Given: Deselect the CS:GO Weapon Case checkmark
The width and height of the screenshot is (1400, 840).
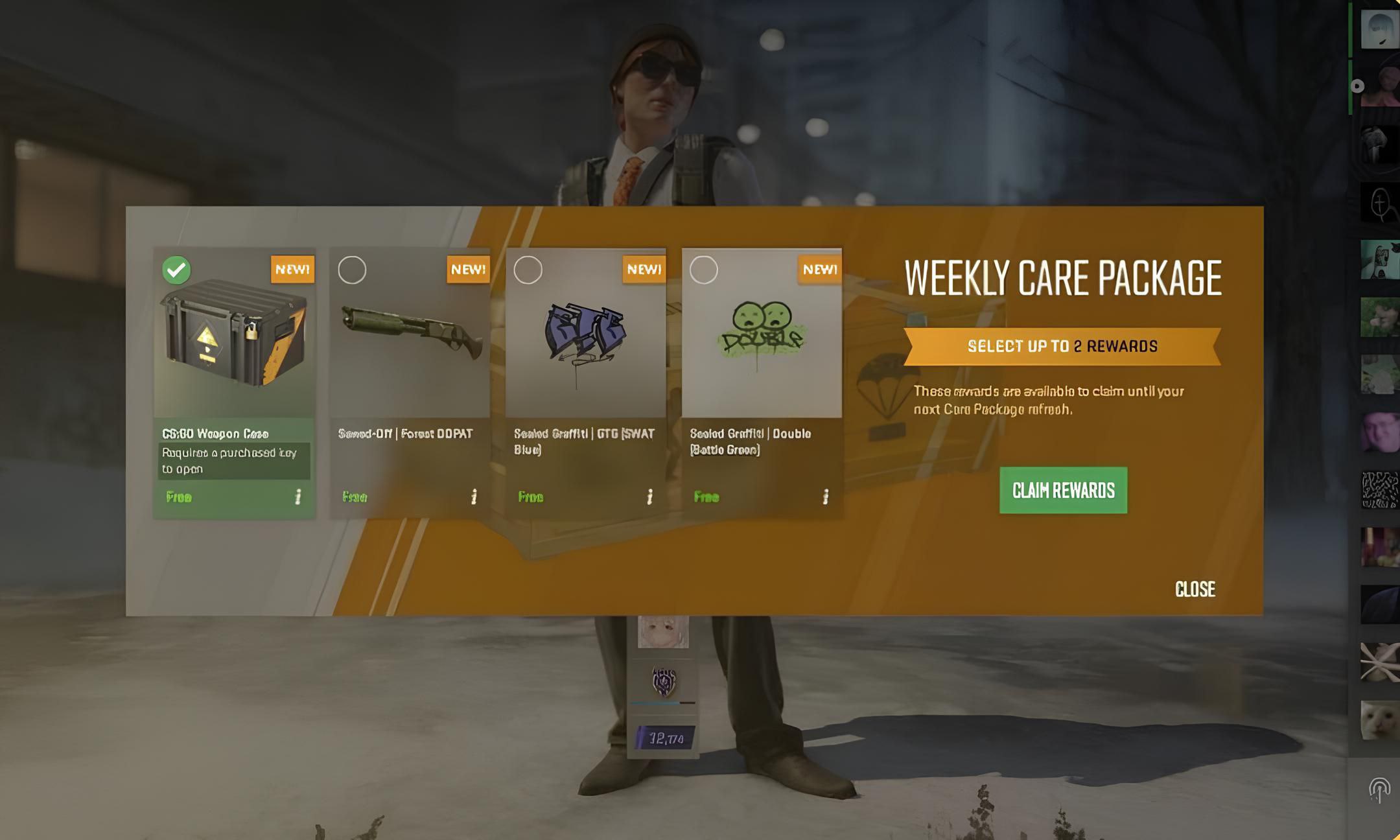Looking at the screenshot, I should tap(176, 270).
